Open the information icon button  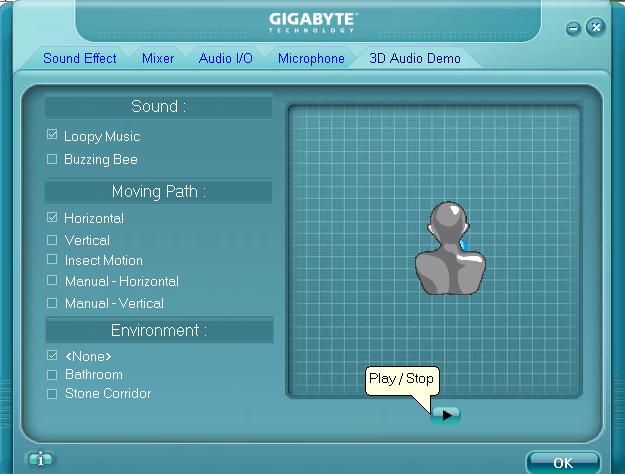click(40, 460)
